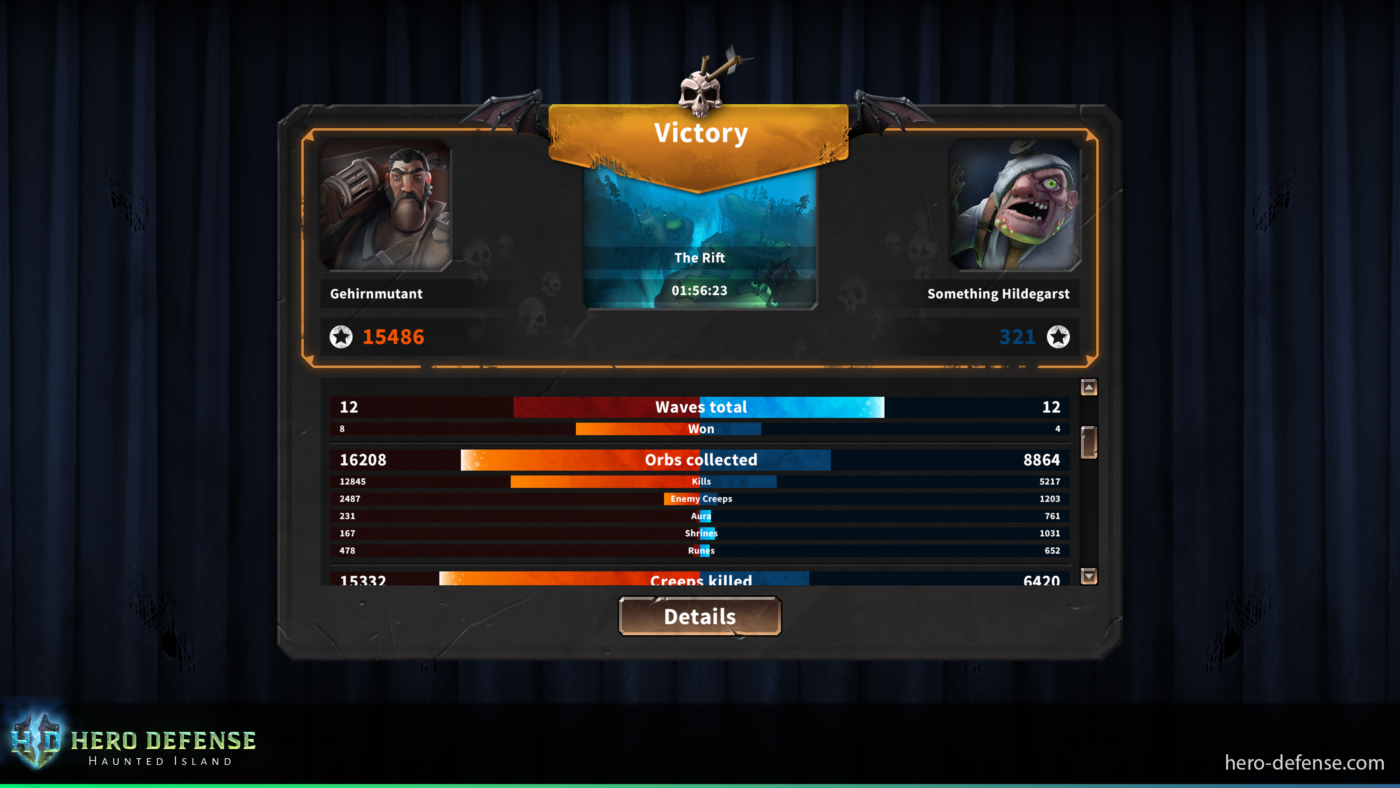Select Something Hildegarst's hero portrait
Image resolution: width=1400 pixels, height=788 pixels.
(1014, 205)
